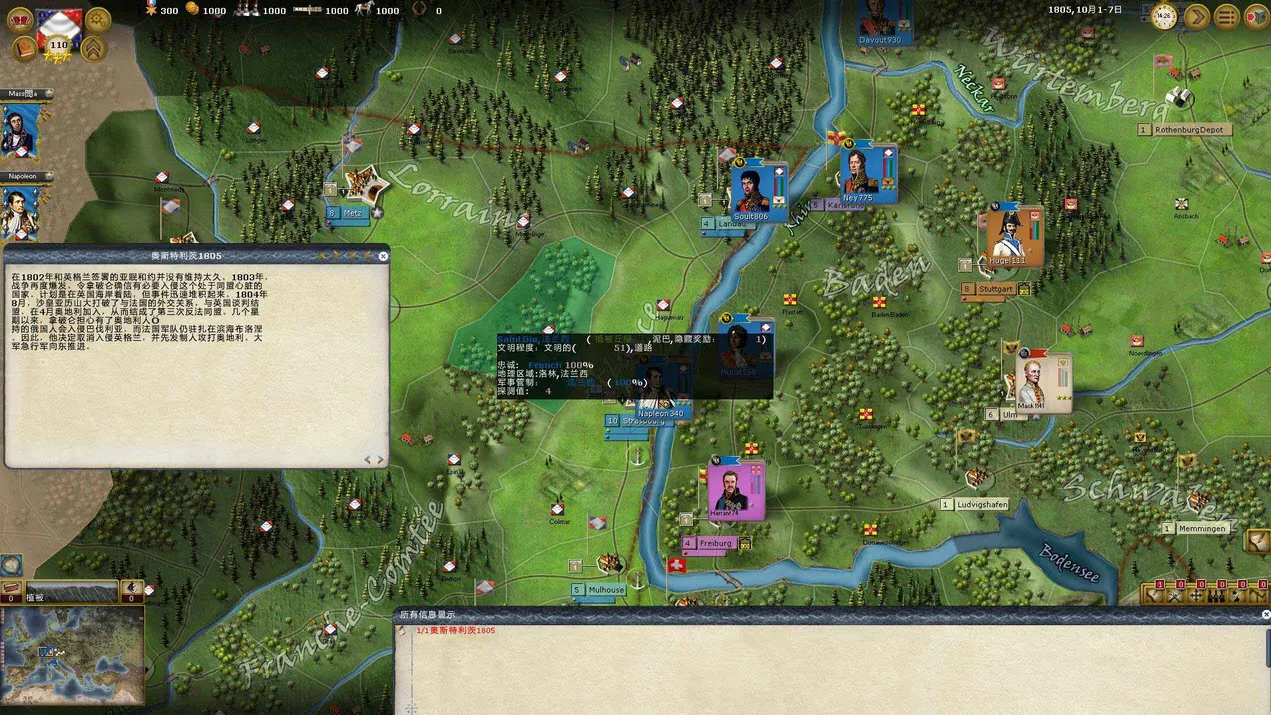Click the world minimap
This screenshot has width=1271, height=715.
[72, 643]
